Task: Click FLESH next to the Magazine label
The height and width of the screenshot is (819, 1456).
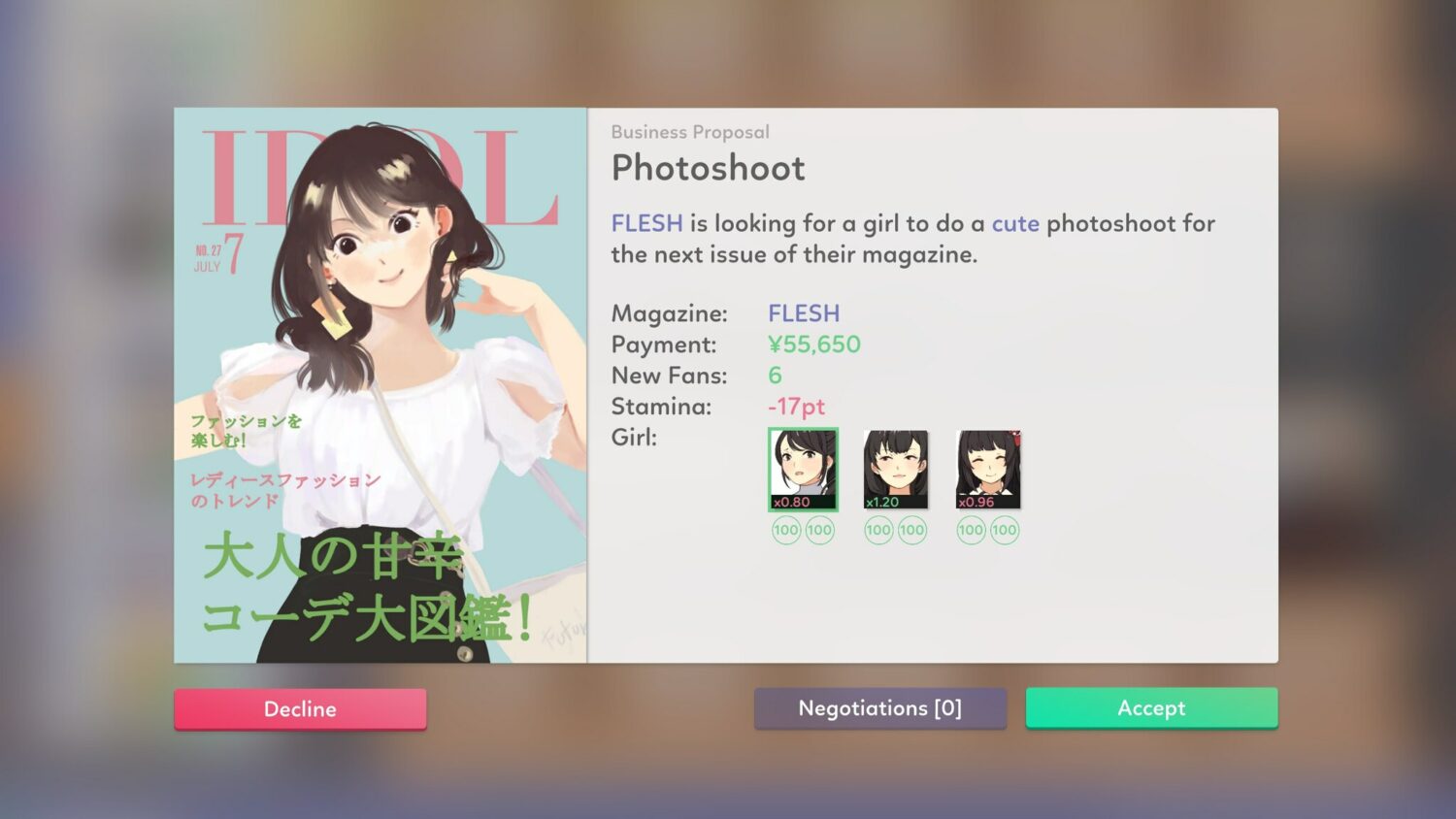Action: tap(803, 313)
